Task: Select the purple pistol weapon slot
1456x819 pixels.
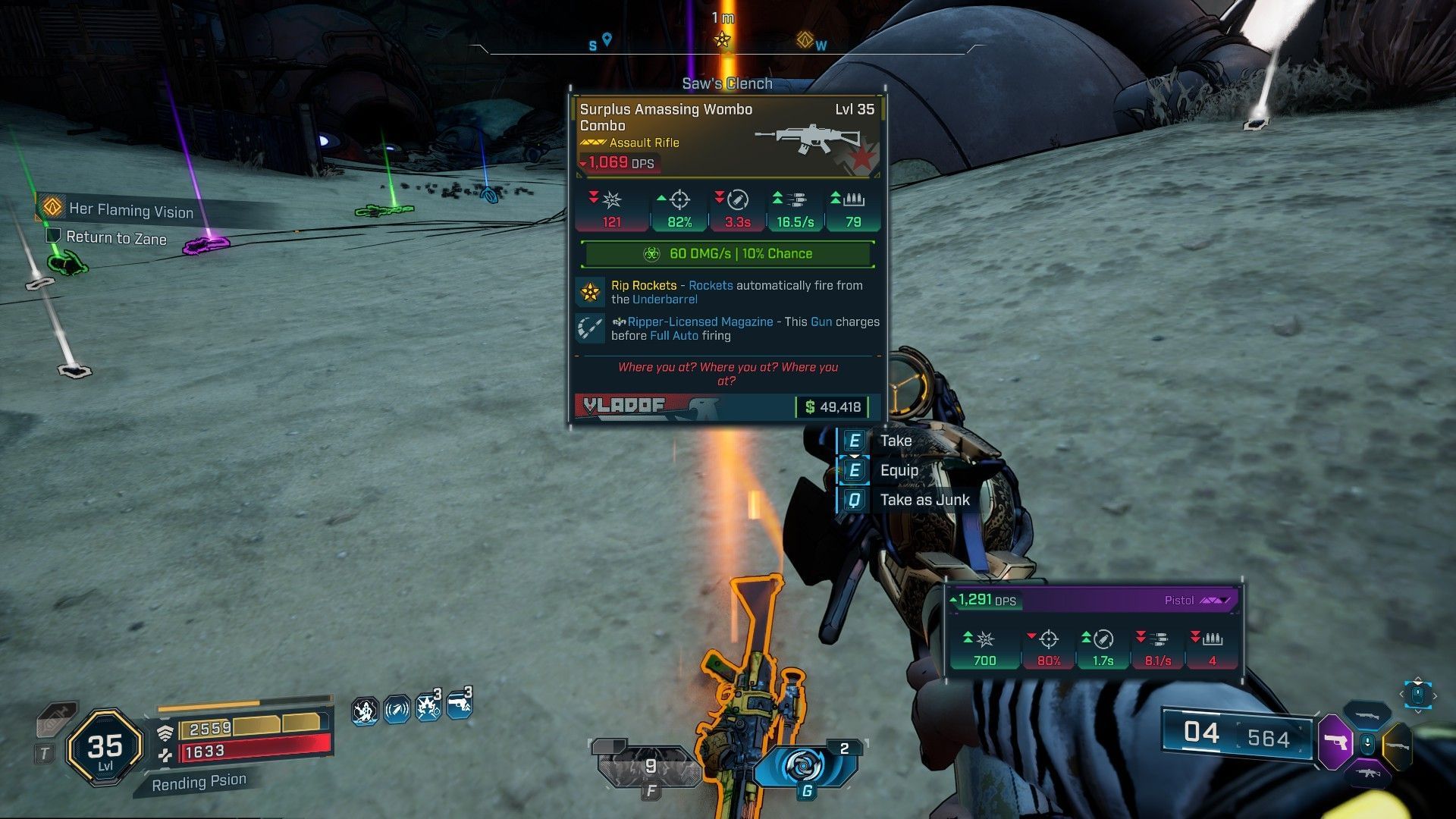Action: [1336, 741]
